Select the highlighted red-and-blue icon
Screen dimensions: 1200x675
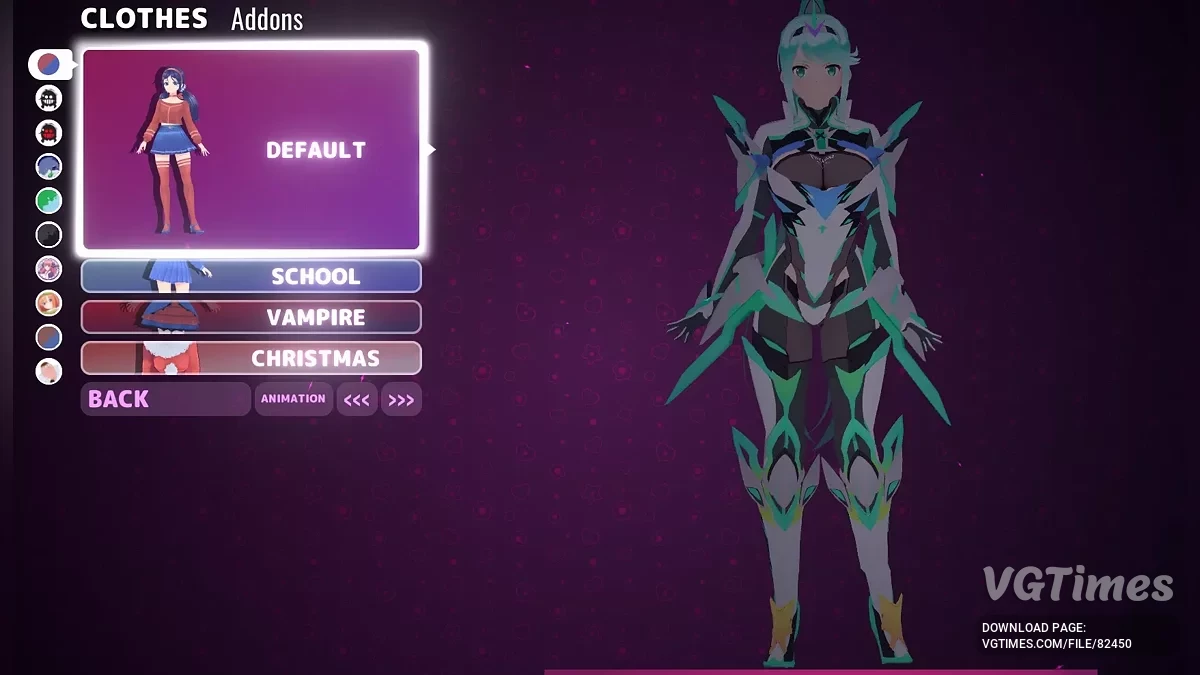click(48, 65)
